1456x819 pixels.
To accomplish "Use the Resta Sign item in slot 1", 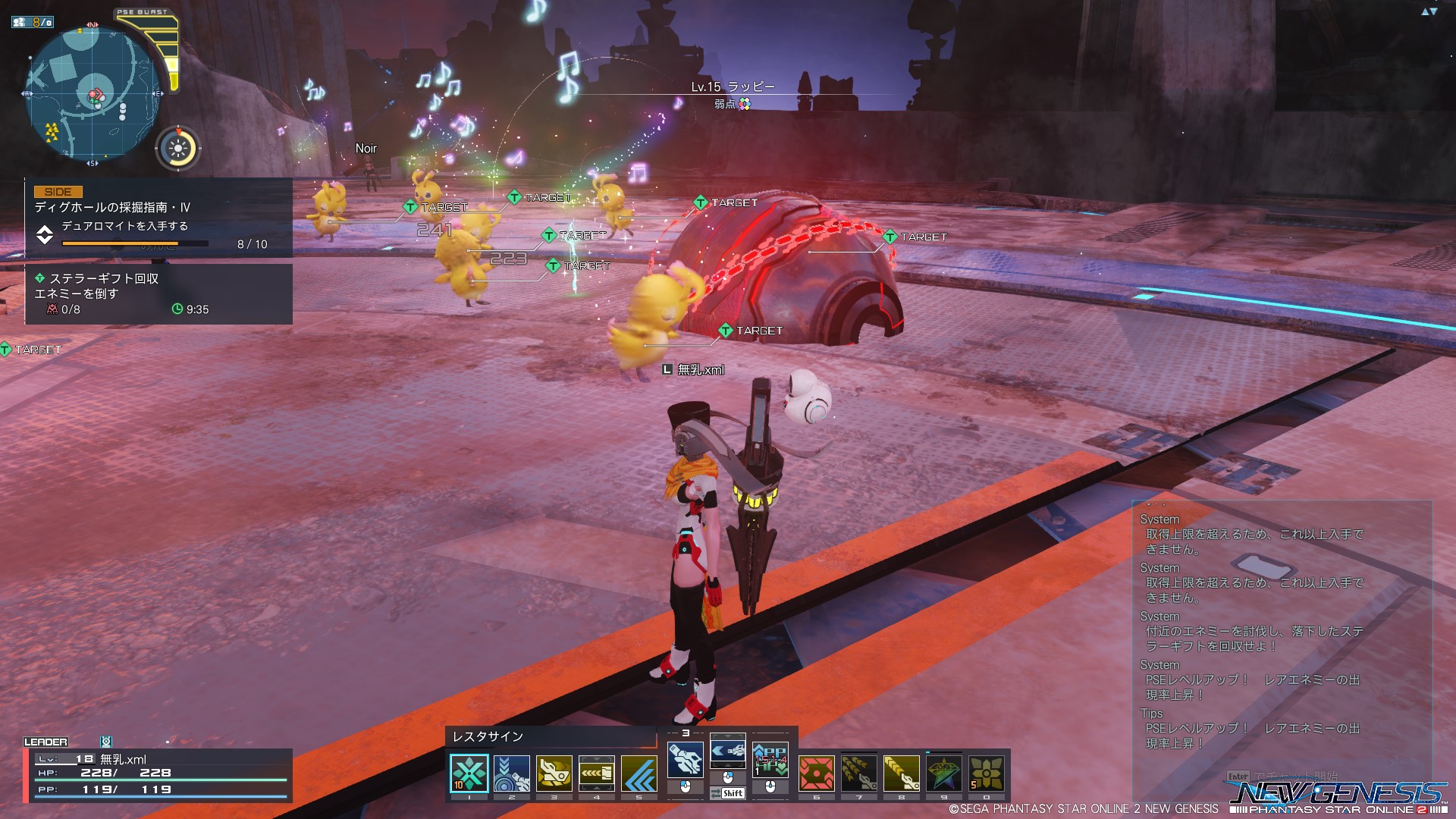I will [x=469, y=773].
